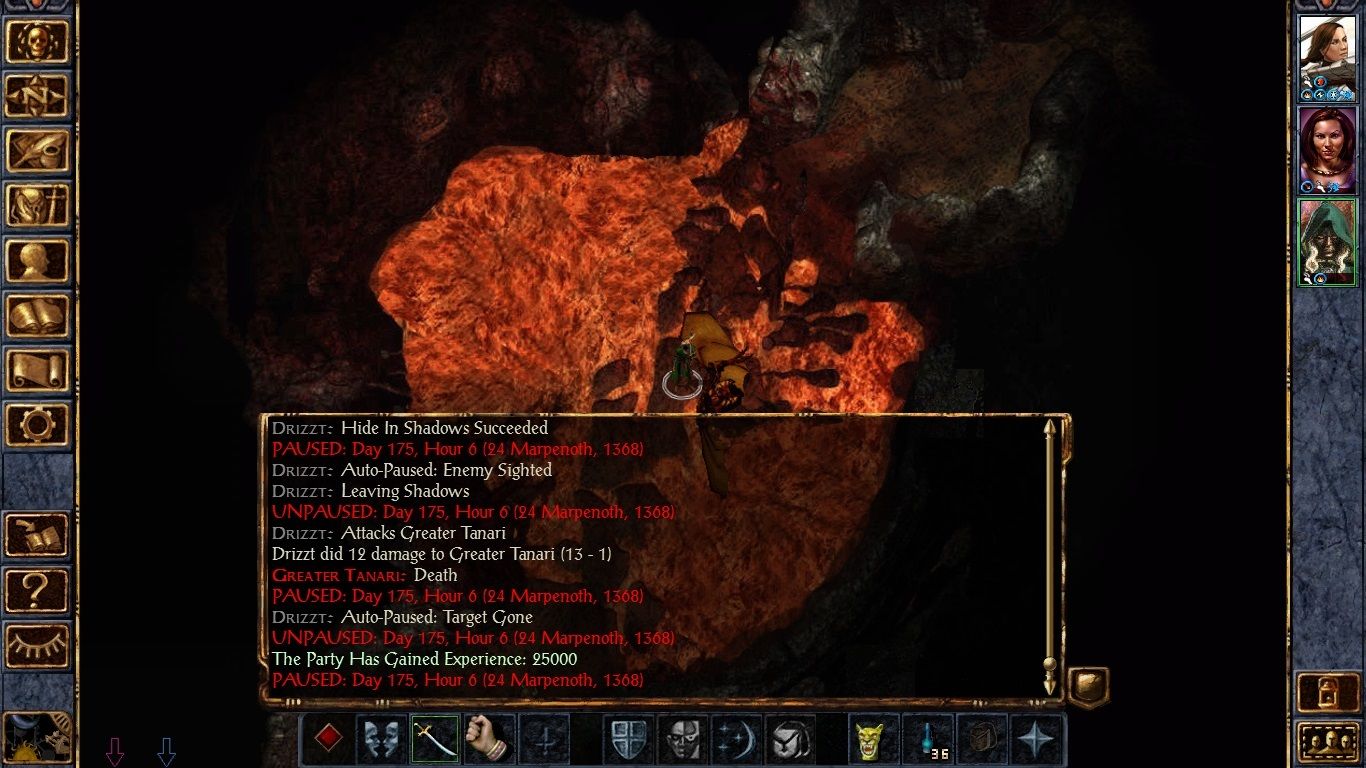Open the journal with the quill button
The width and height of the screenshot is (1366, 768).
pos(38,150)
